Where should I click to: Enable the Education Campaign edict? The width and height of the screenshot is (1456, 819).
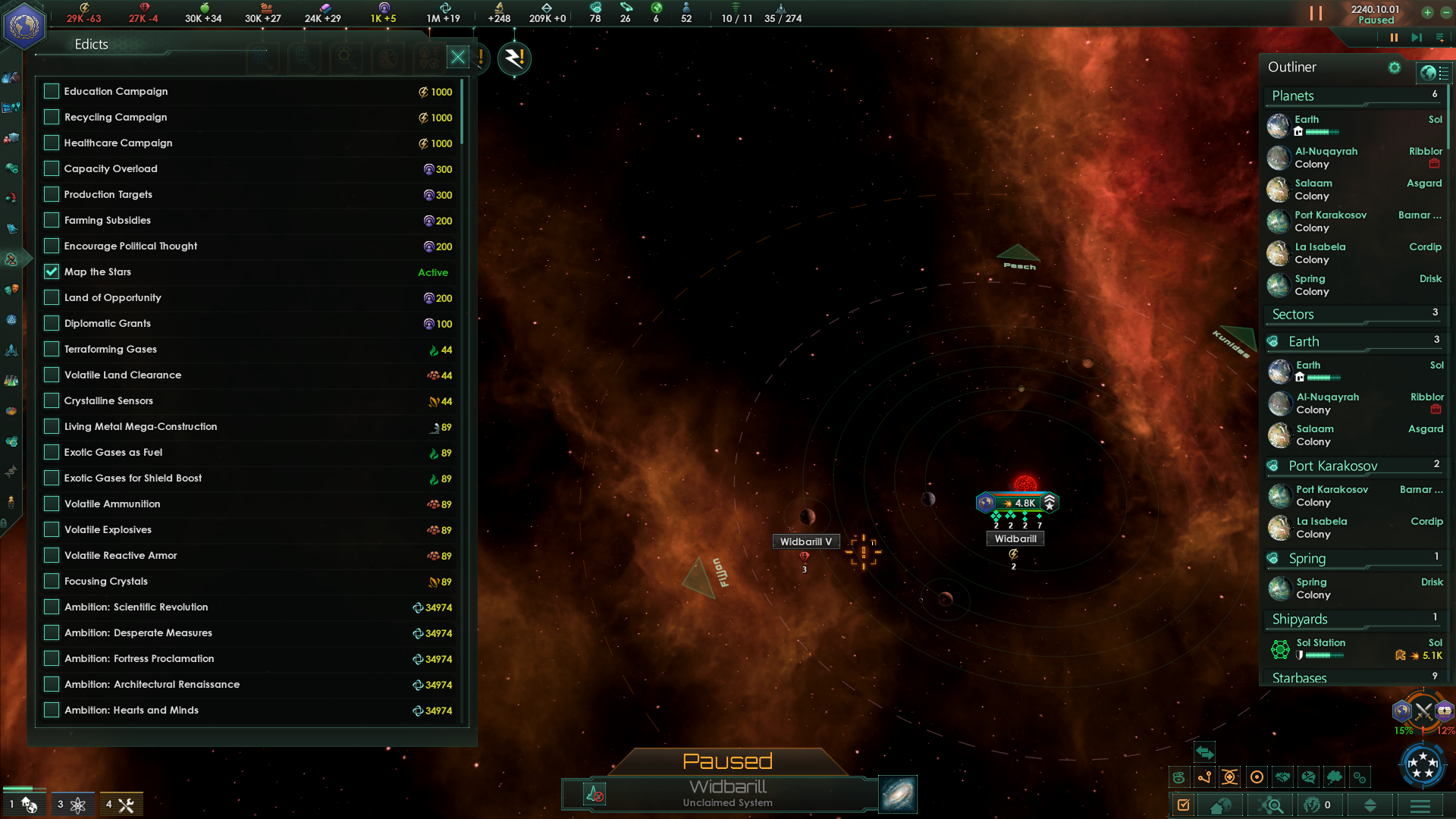[x=52, y=92]
